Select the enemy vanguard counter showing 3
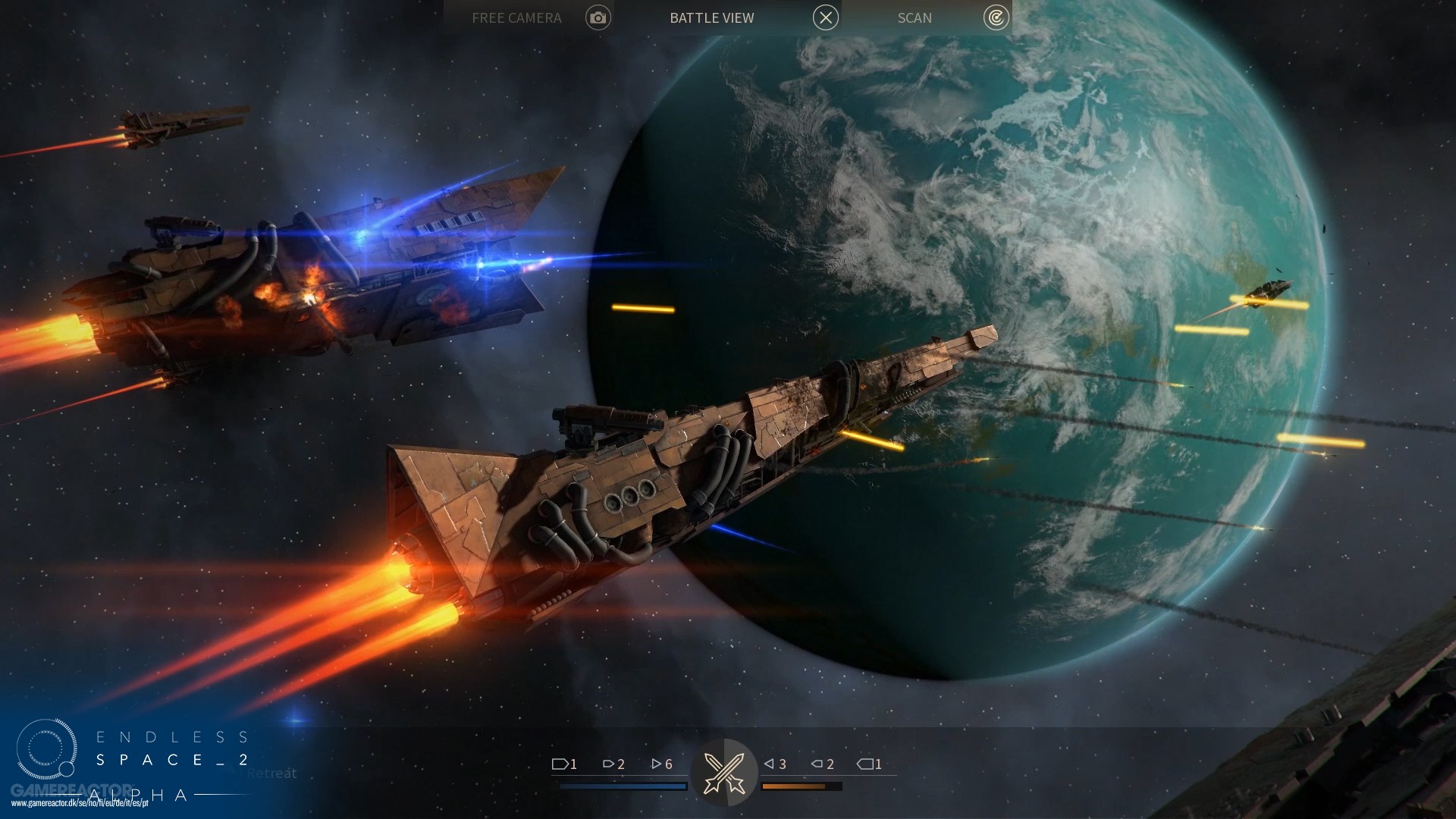Viewport: 1456px width, 819px height. pos(776,764)
